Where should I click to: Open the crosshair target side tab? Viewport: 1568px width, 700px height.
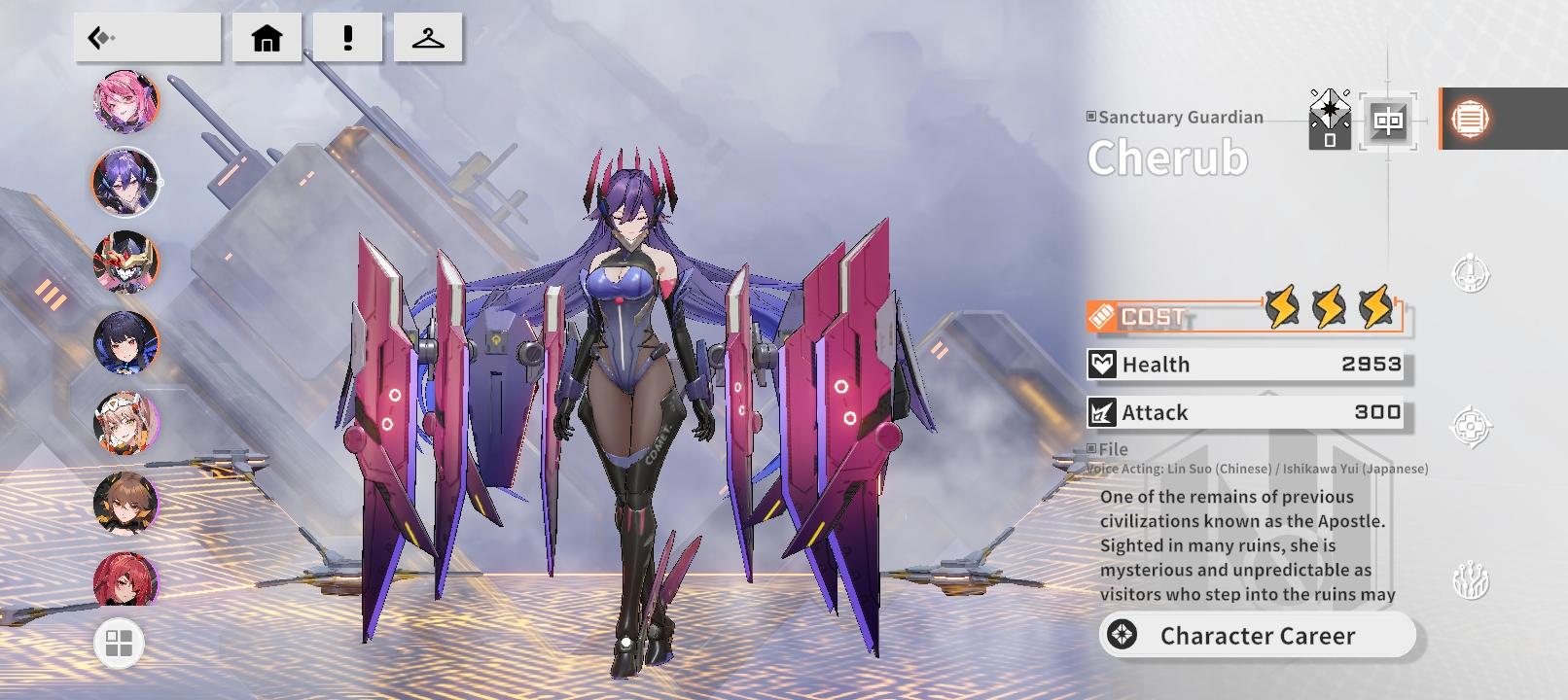coord(1471,426)
